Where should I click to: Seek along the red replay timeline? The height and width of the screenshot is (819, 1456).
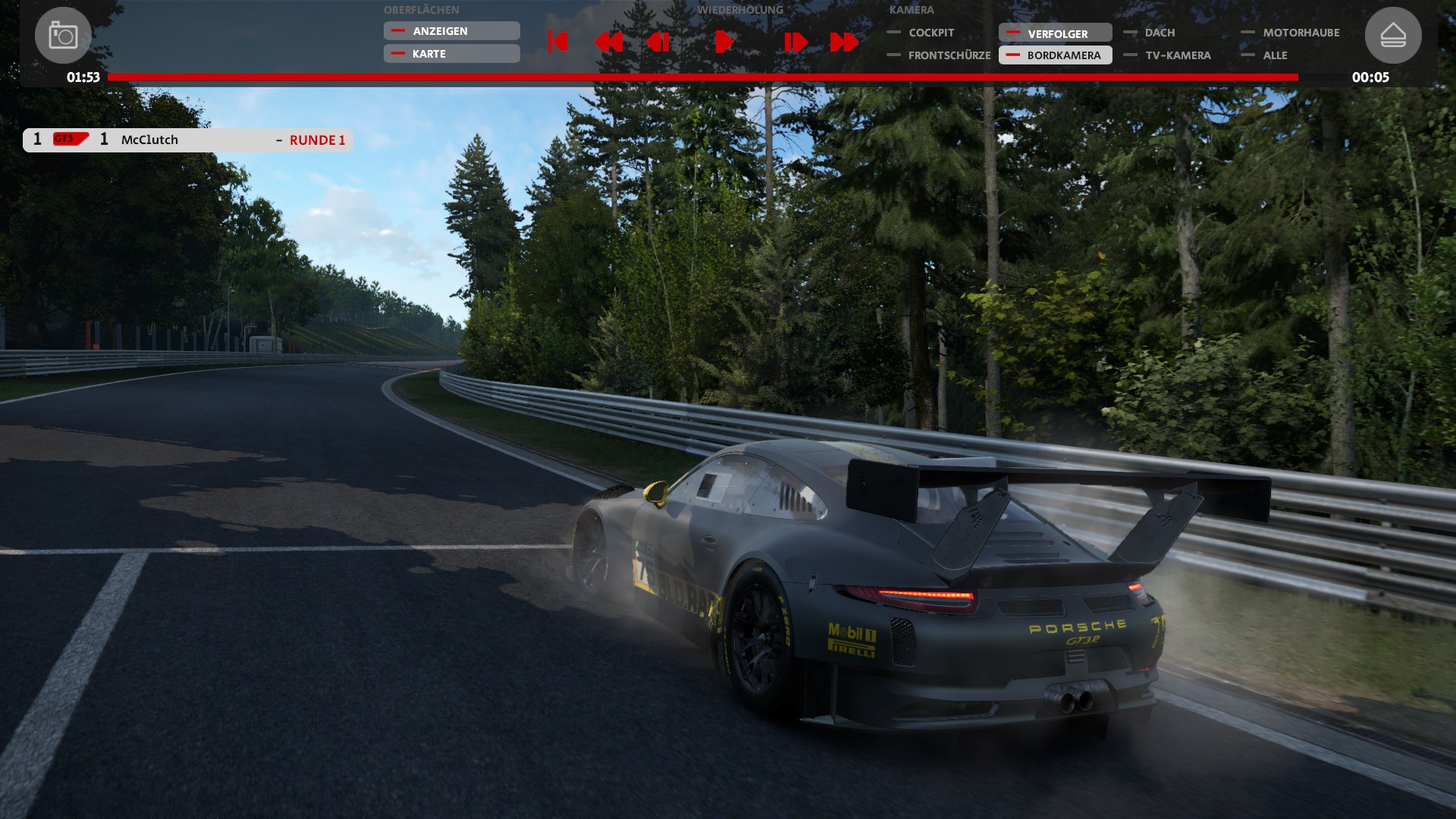coord(702,77)
